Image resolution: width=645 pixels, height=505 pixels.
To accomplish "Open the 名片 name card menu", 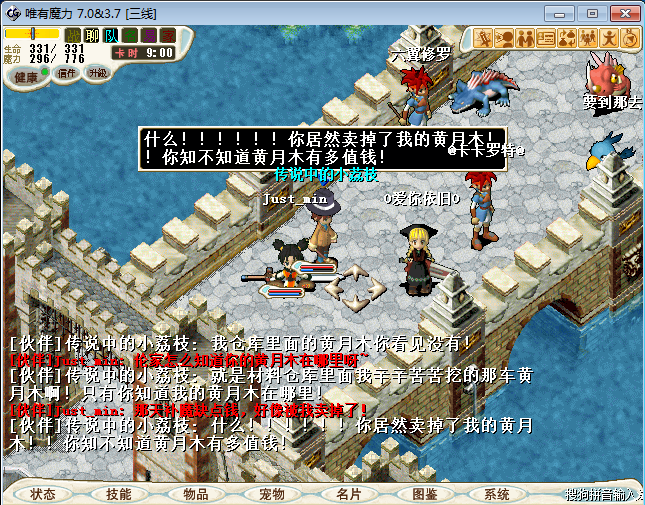I will [x=348, y=494].
